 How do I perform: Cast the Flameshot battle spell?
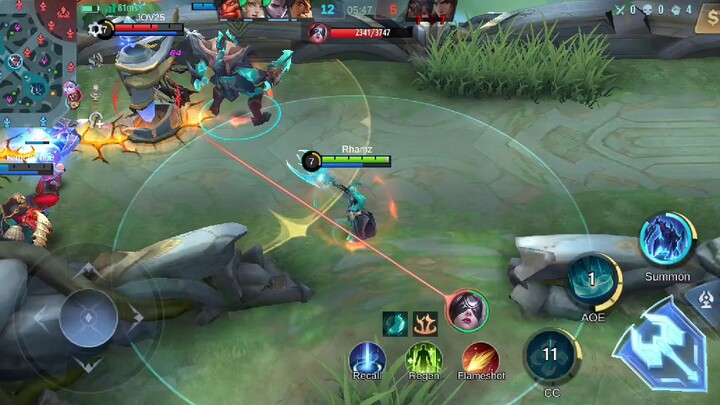click(x=482, y=358)
